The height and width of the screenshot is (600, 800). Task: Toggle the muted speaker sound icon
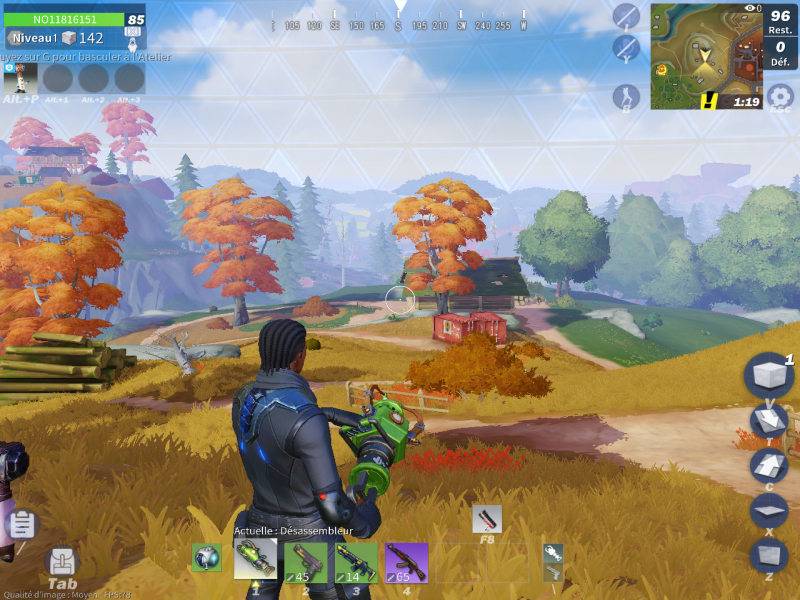(x=626, y=16)
